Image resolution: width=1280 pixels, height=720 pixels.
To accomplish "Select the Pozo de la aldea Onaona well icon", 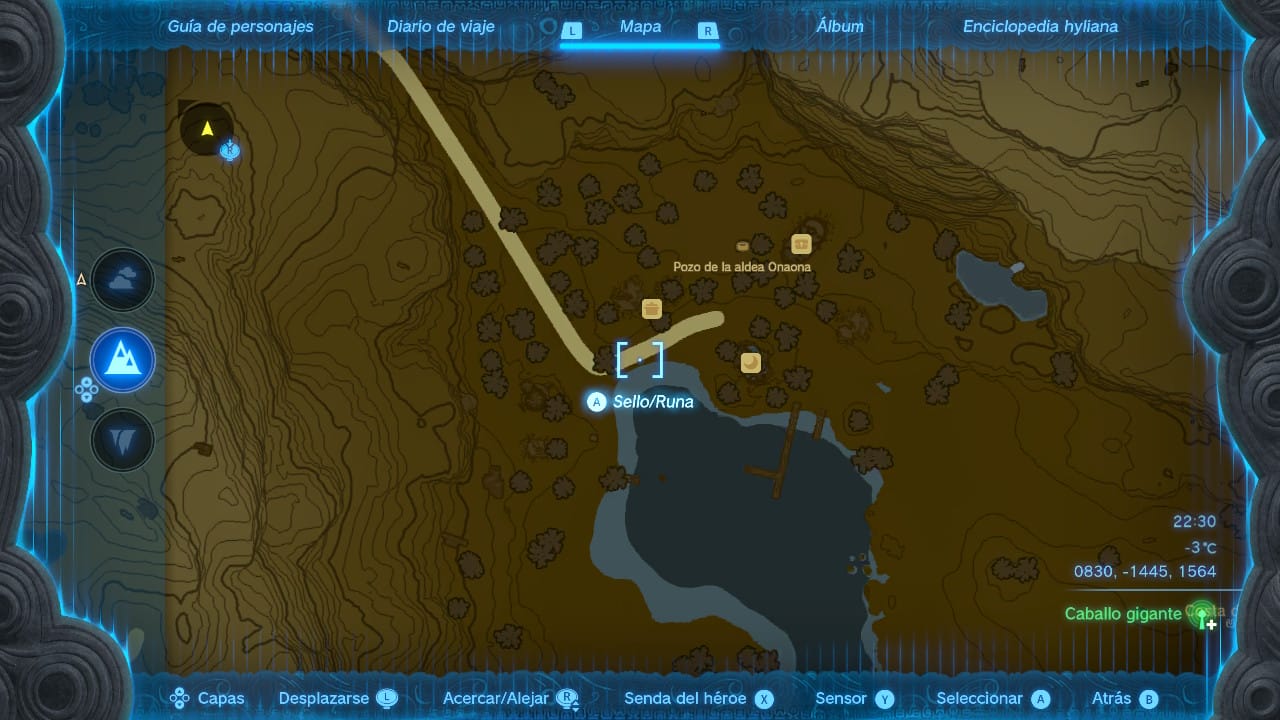I will tap(743, 246).
